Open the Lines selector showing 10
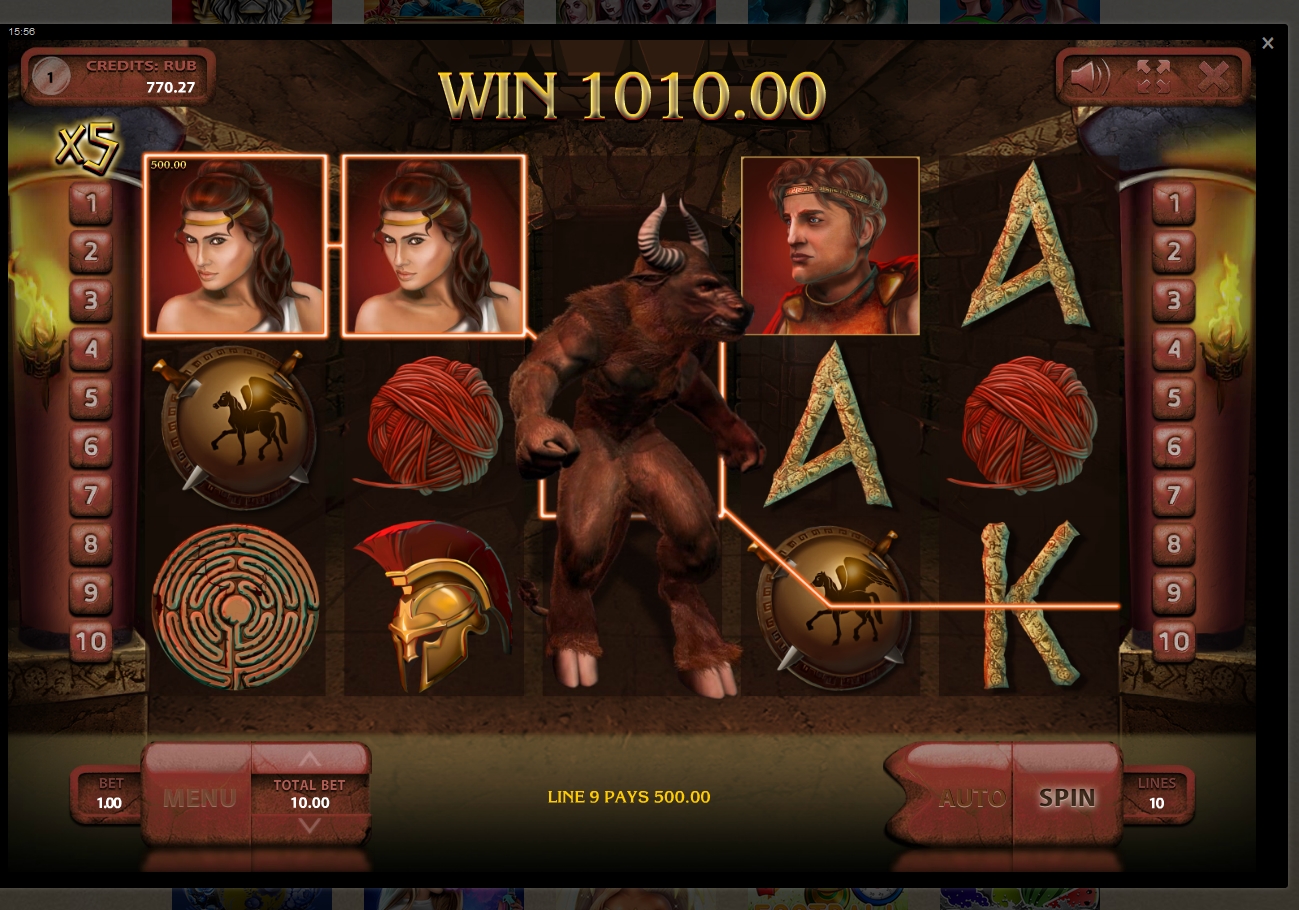Screen dimensions: 1299x910 1156,795
